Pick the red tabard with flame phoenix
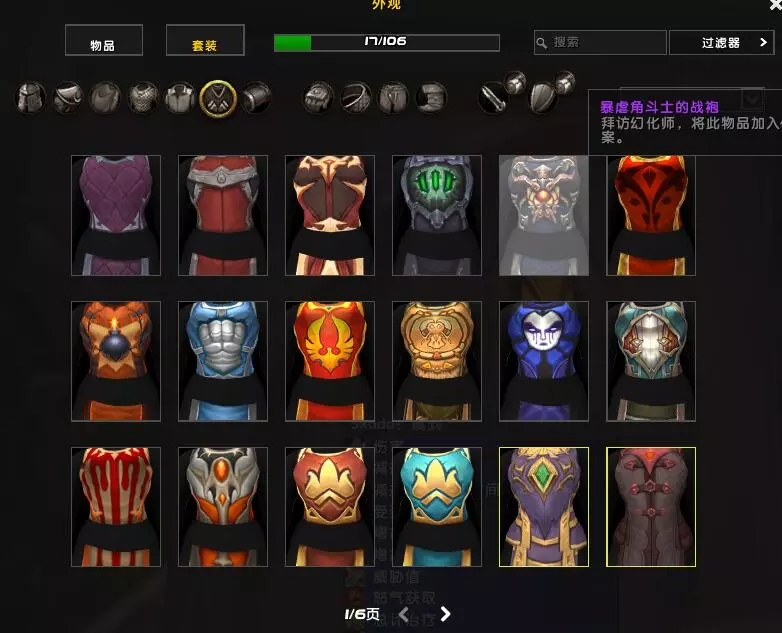 coord(330,361)
